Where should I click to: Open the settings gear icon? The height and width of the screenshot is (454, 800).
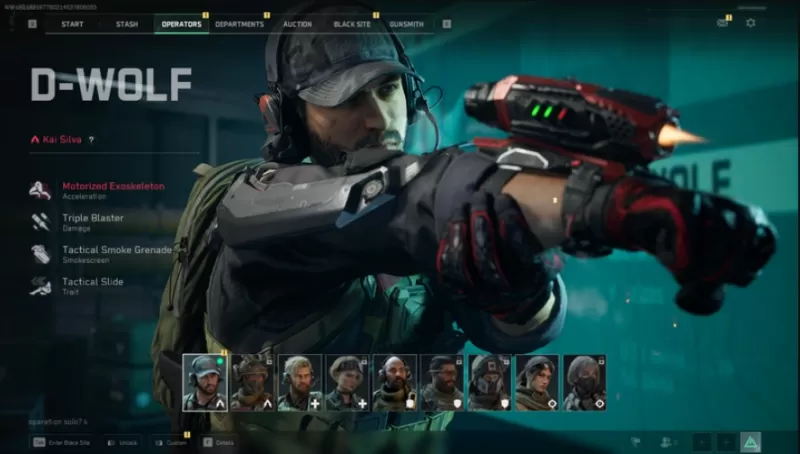pos(751,22)
